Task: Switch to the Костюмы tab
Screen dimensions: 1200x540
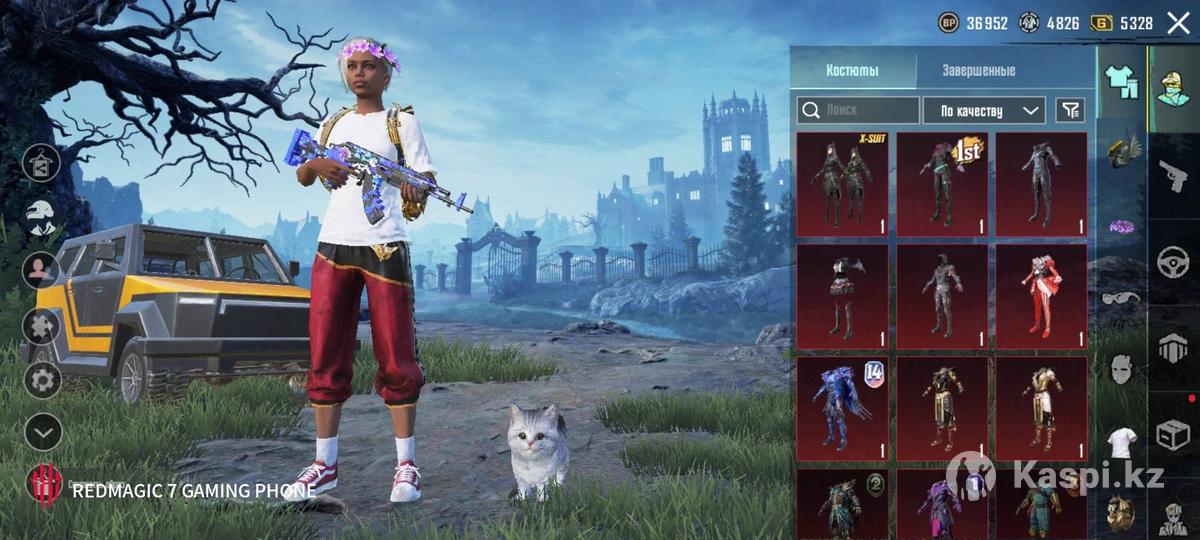Action: [852, 70]
